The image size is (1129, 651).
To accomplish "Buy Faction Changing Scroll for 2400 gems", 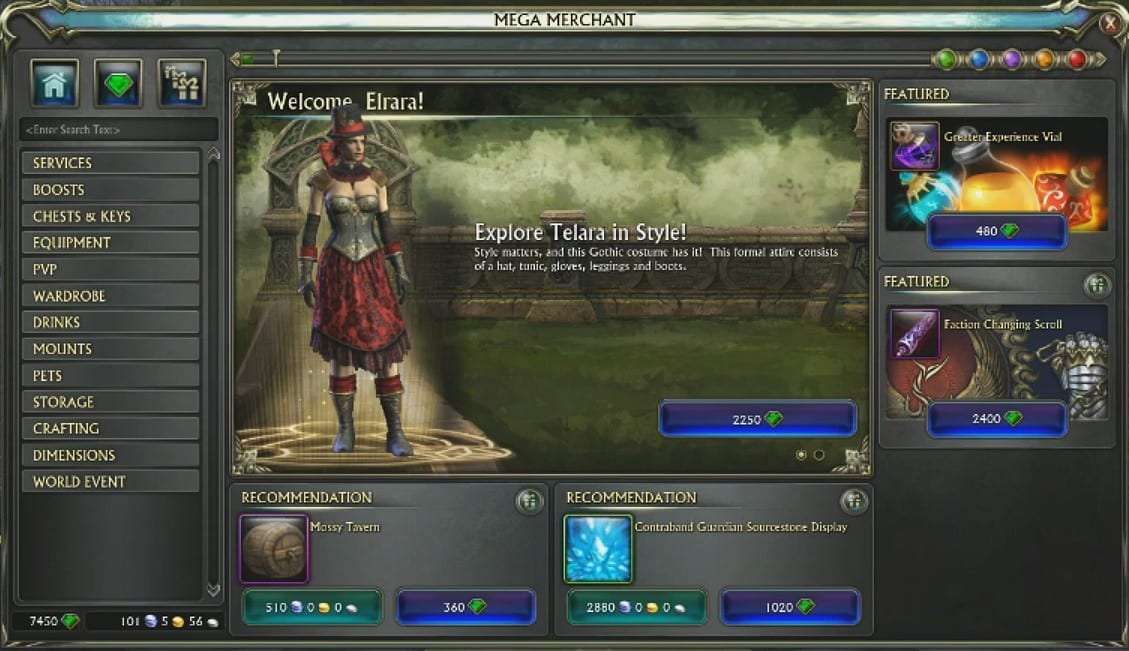I will [x=996, y=419].
